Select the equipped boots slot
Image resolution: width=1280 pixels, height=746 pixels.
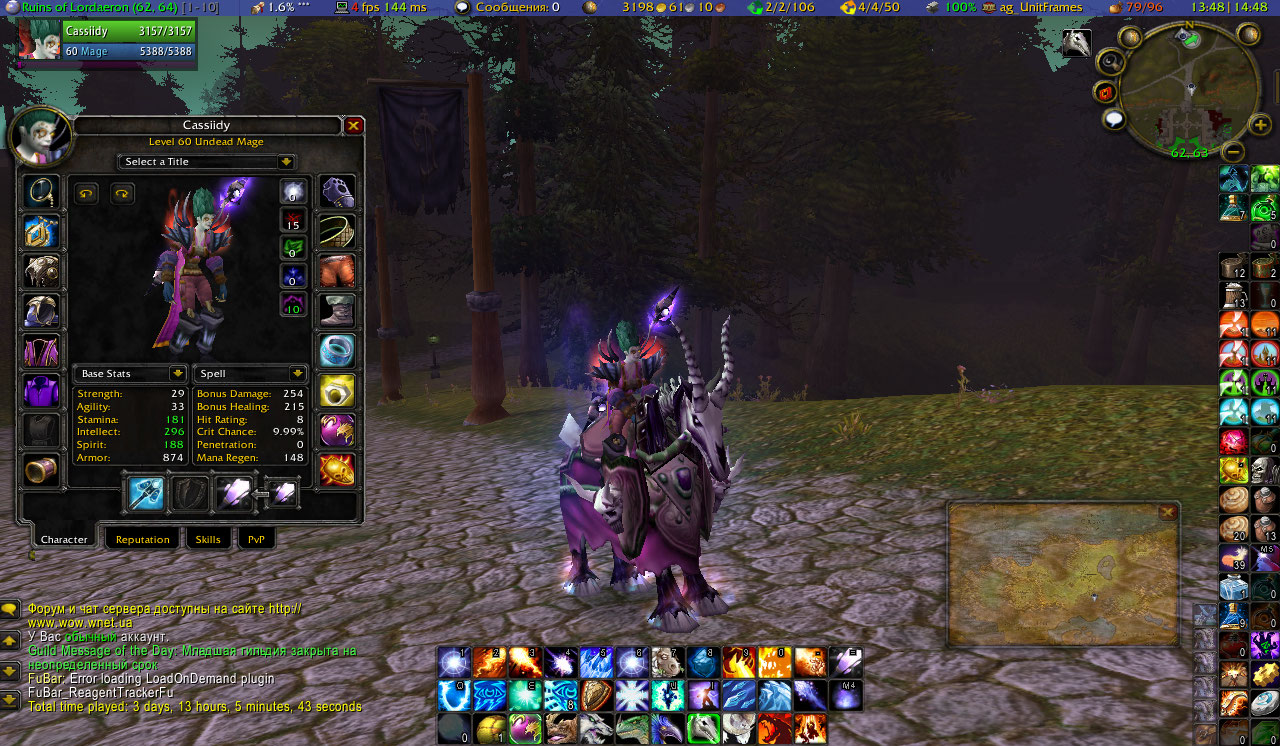(x=337, y=311)
